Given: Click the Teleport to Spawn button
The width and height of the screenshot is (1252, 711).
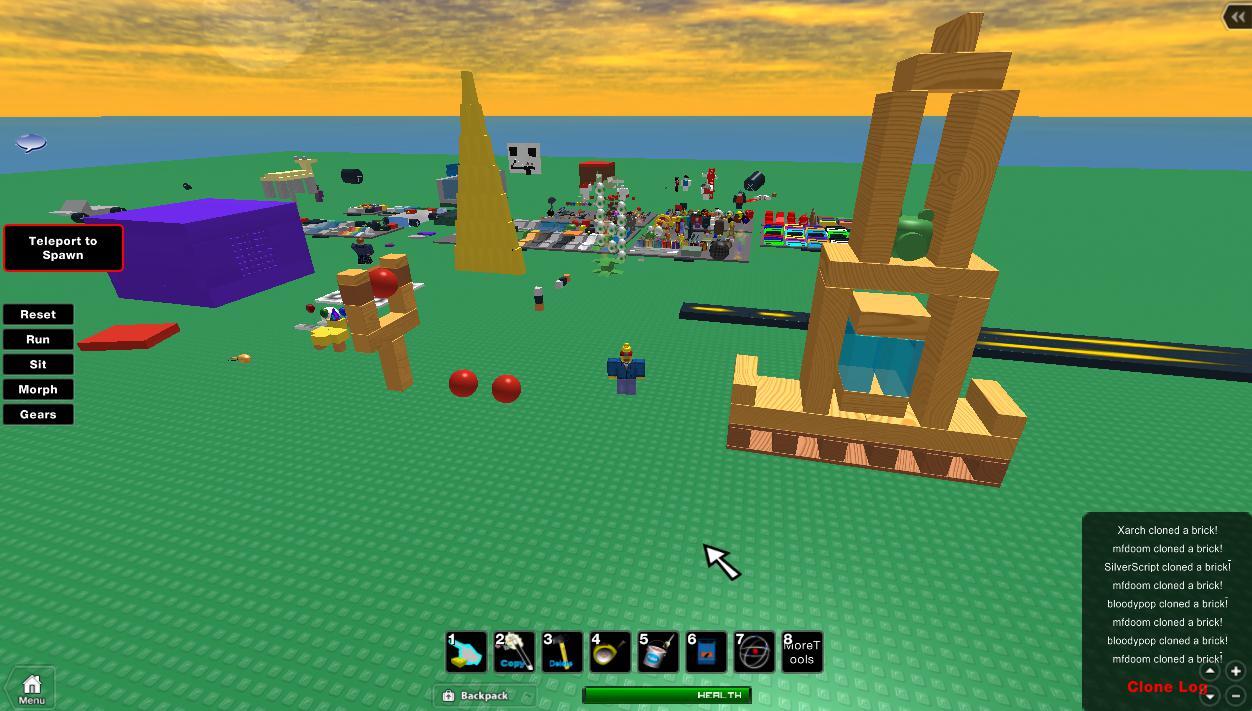Looking at the screenshot, I should pyautogui.click(x=63, y=248).
